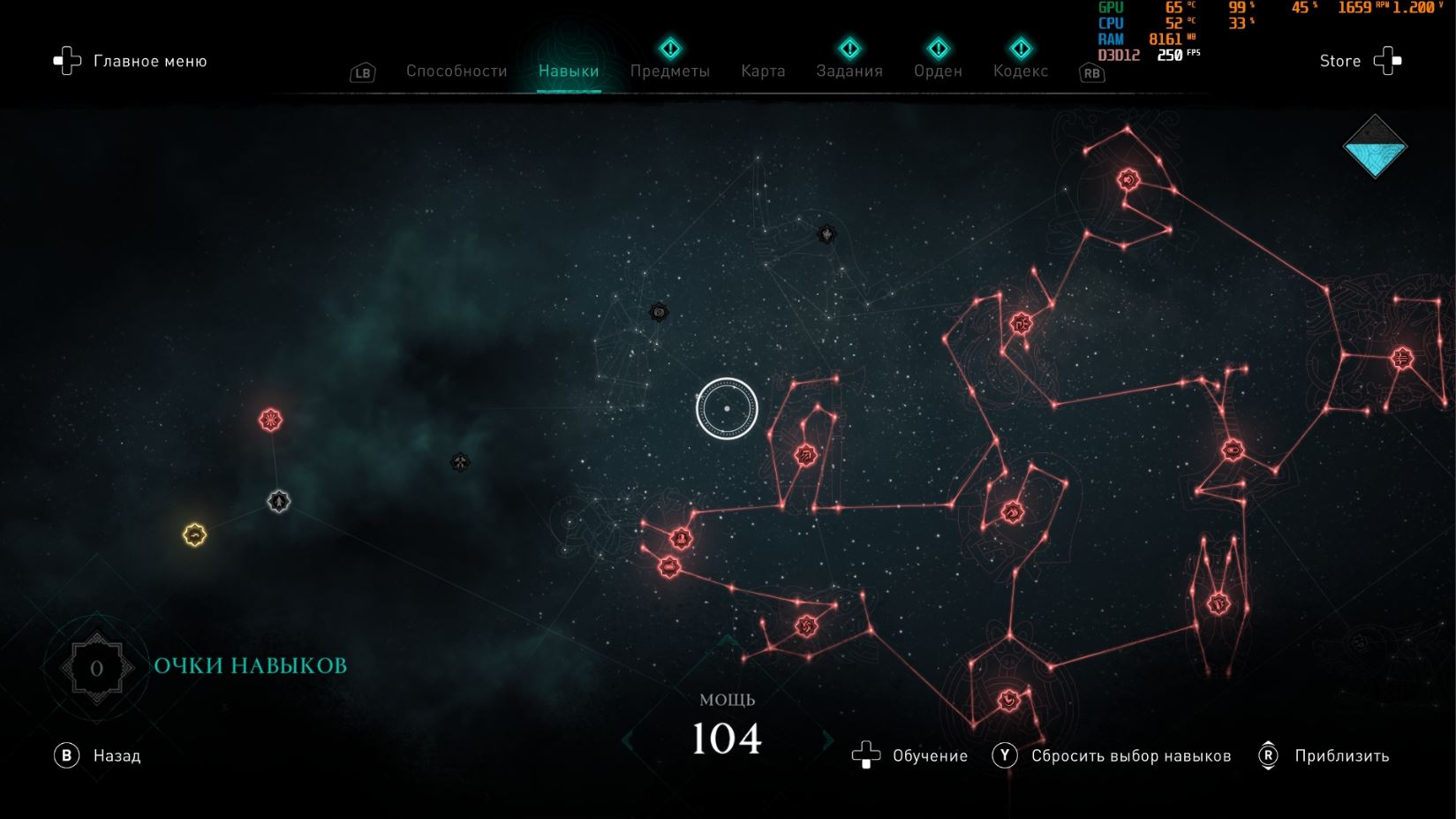
Task: Select the central circular skill tree node
Action: point(727,408)
